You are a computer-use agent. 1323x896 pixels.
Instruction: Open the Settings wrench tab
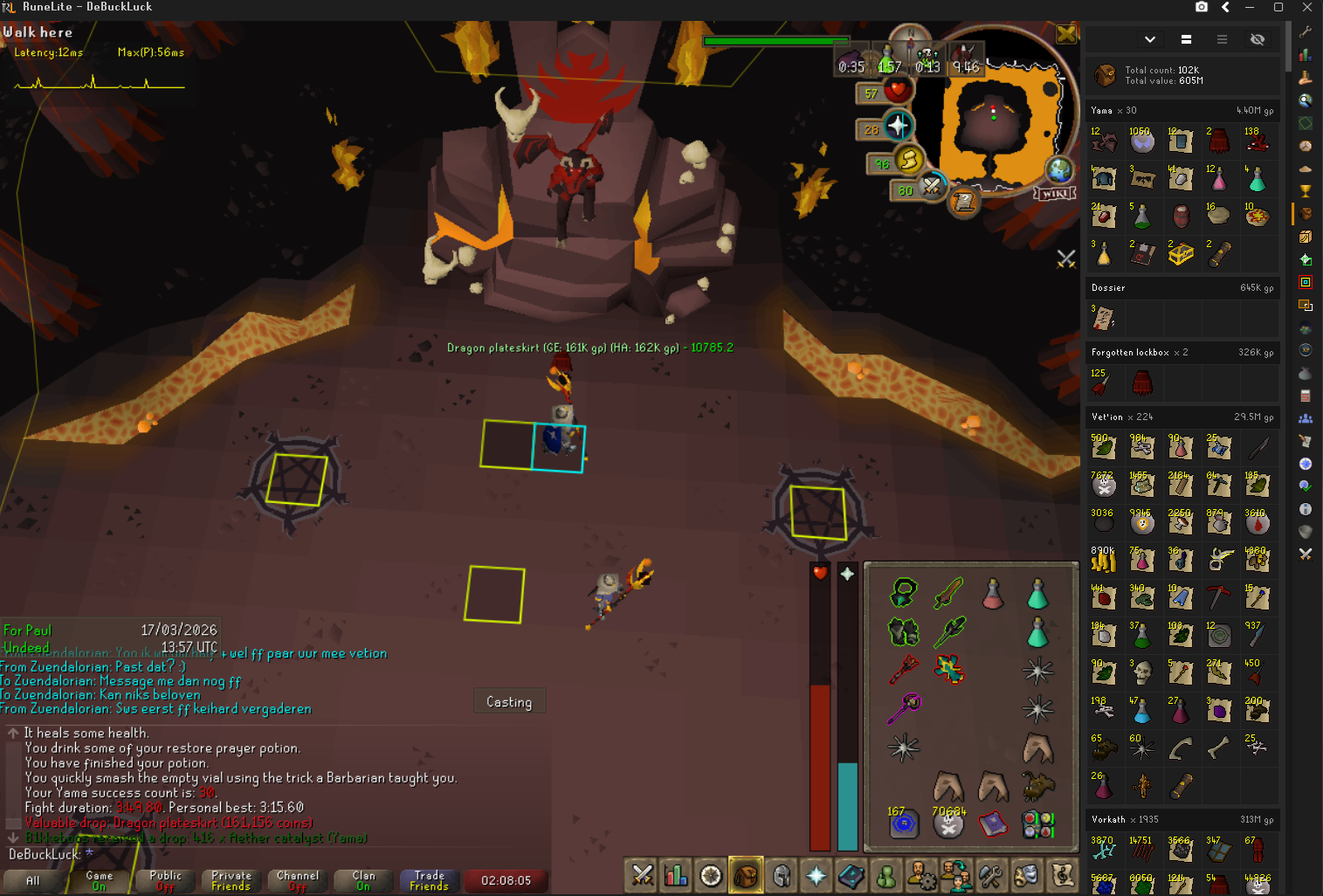[x=990, y=875]
